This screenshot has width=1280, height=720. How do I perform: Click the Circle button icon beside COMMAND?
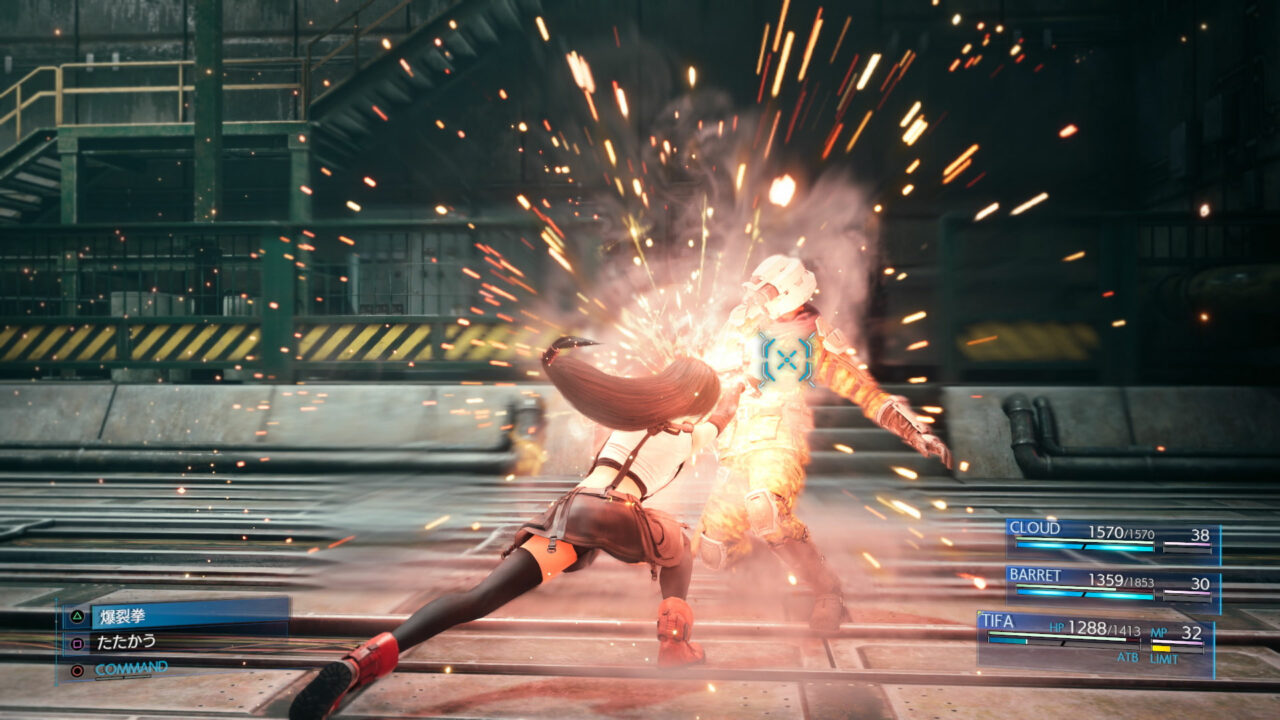tap(76, 670)
